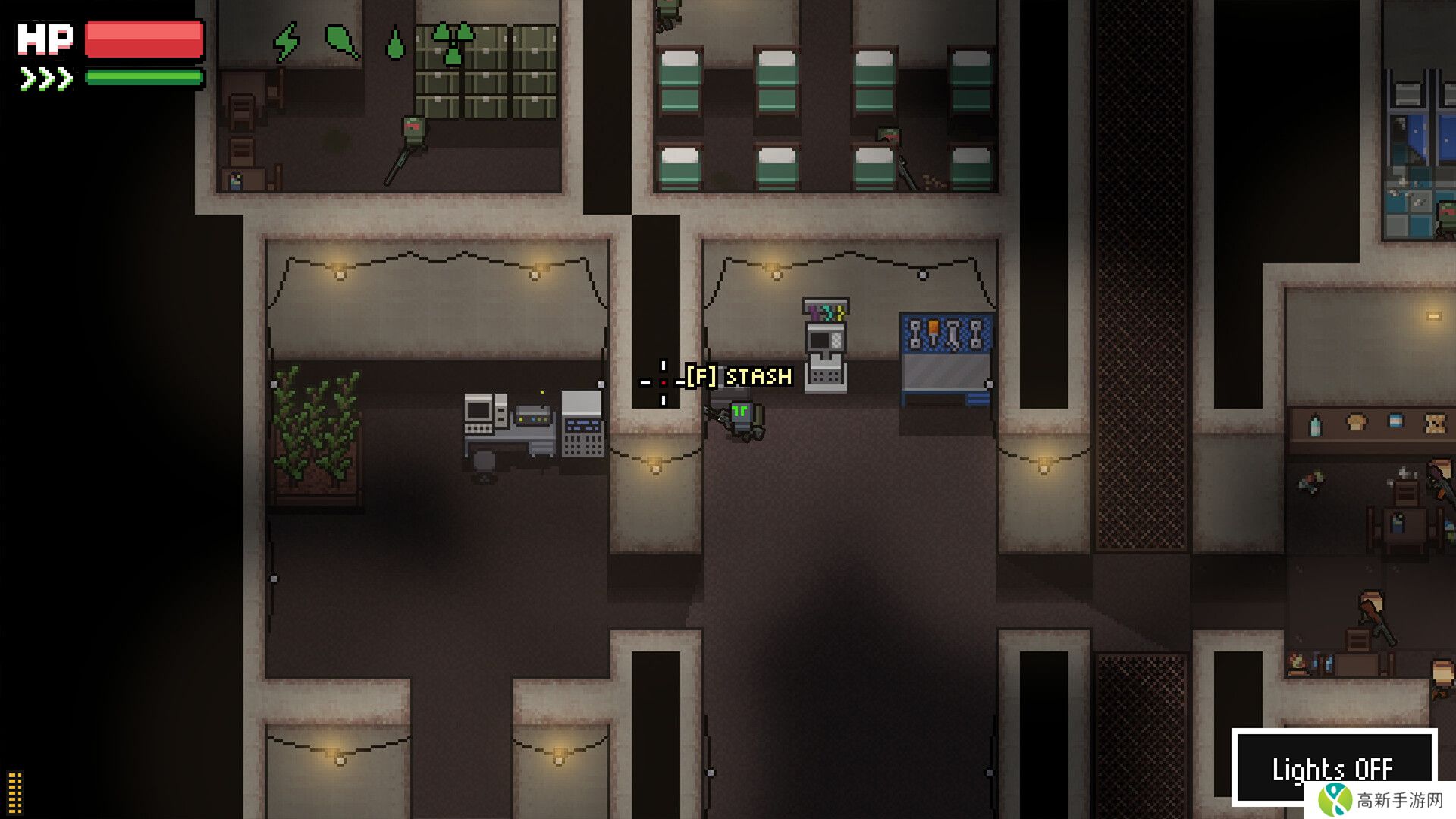Toggle the Lights OFF indicator box
Image resolution: width=1456 pixels, height=819 pixels.
click(1333, 767)
